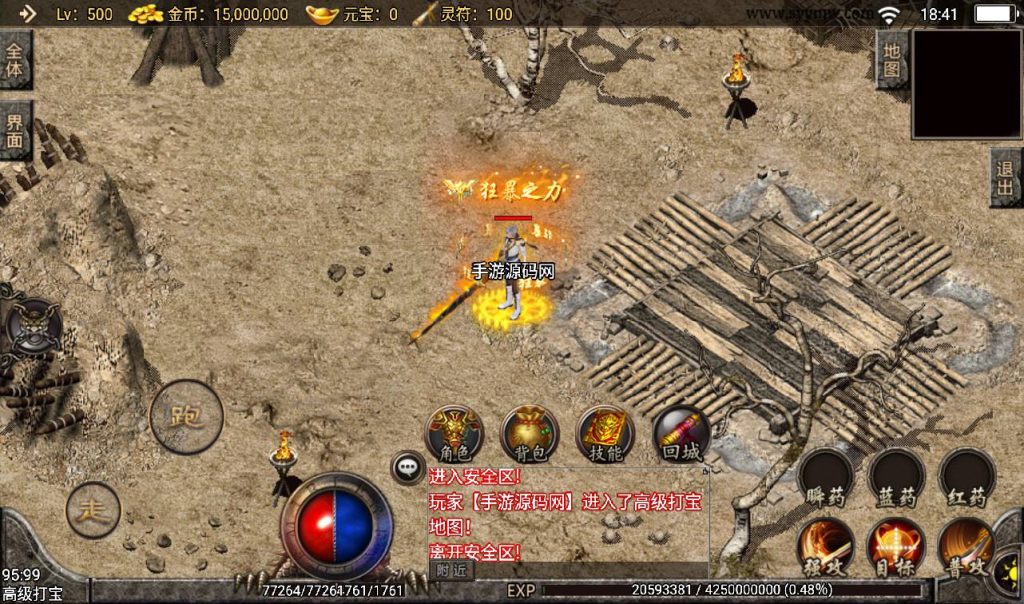Open the 地图 map
The width and height of the screenshot is (1024, 604).
coord(892,60)
